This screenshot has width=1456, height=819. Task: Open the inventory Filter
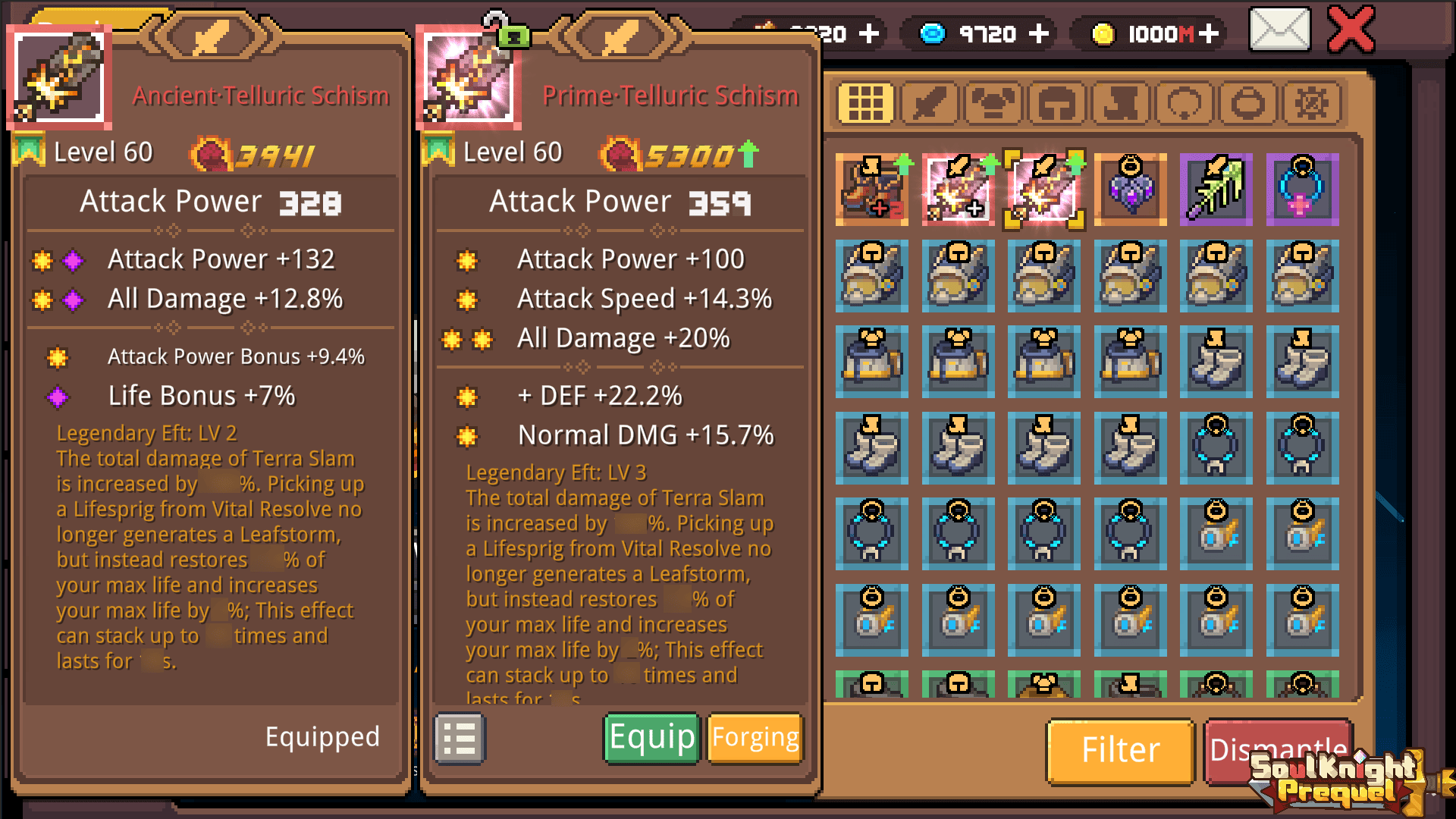click(x=1120, y=751)
